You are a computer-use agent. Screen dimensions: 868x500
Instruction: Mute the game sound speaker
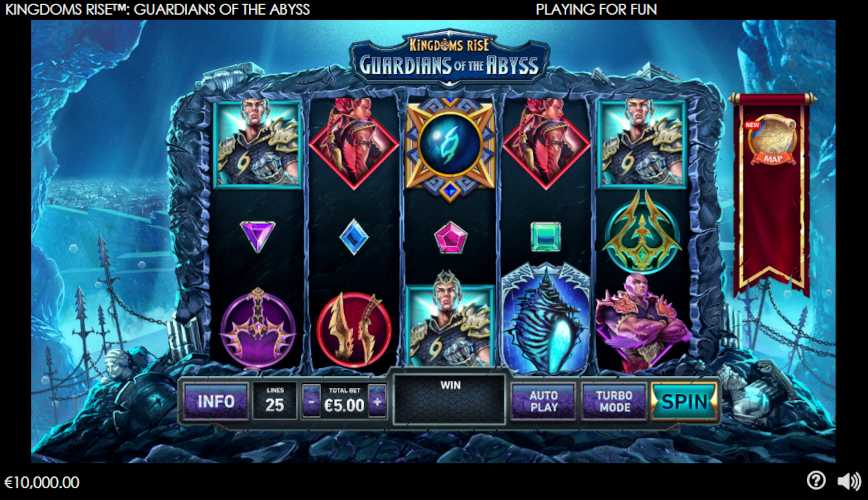coord(849,481)
